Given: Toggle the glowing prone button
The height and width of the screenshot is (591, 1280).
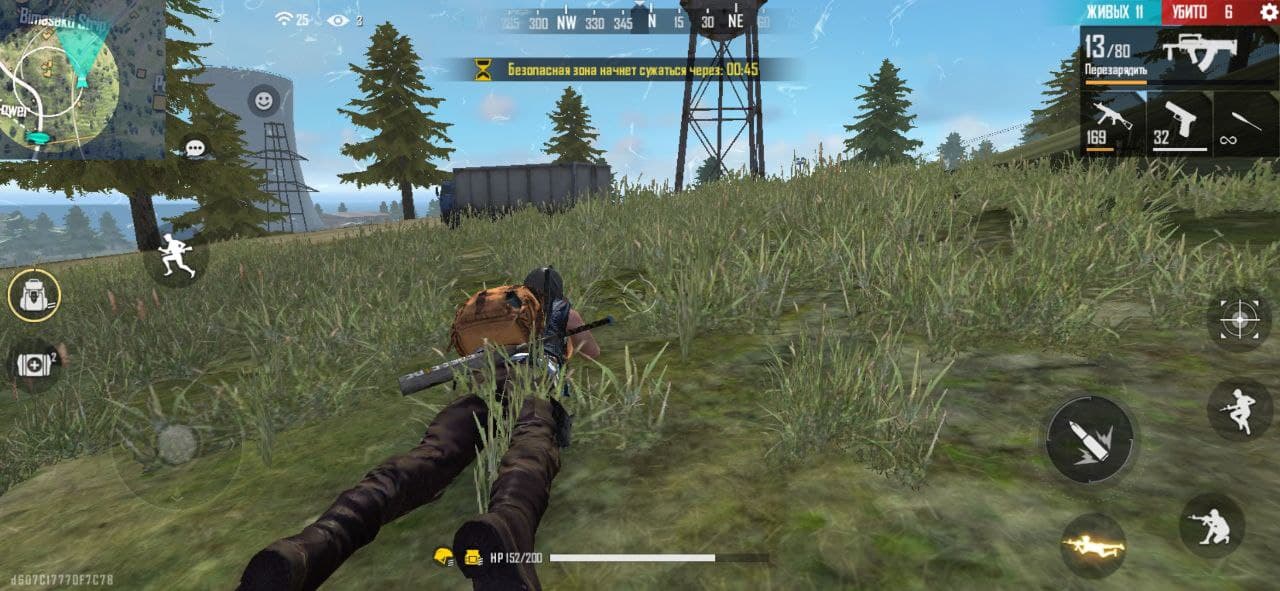Looking at the screenshot, I should tap(1093, 546).
